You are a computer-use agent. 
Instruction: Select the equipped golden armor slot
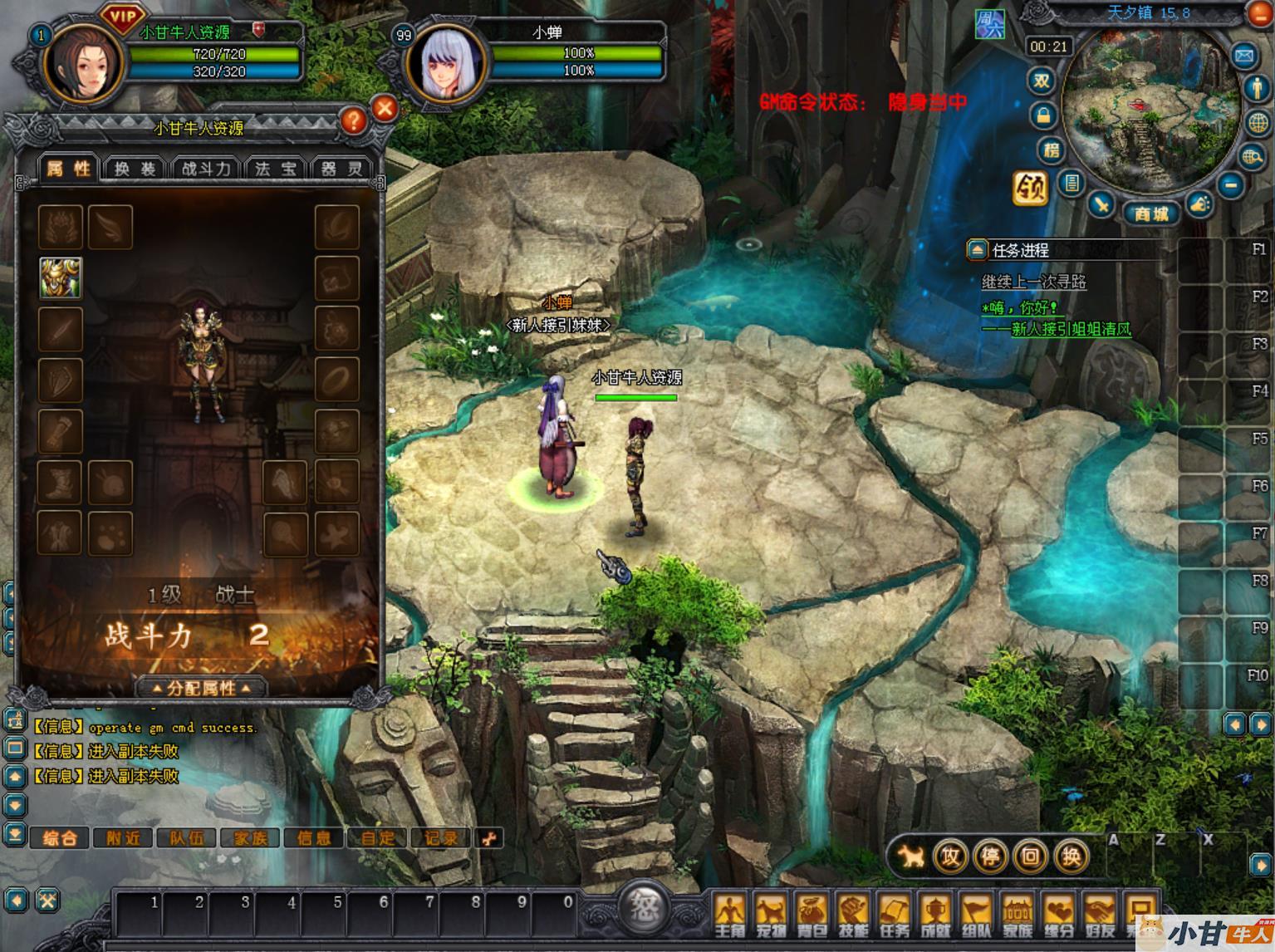(61, 277)
